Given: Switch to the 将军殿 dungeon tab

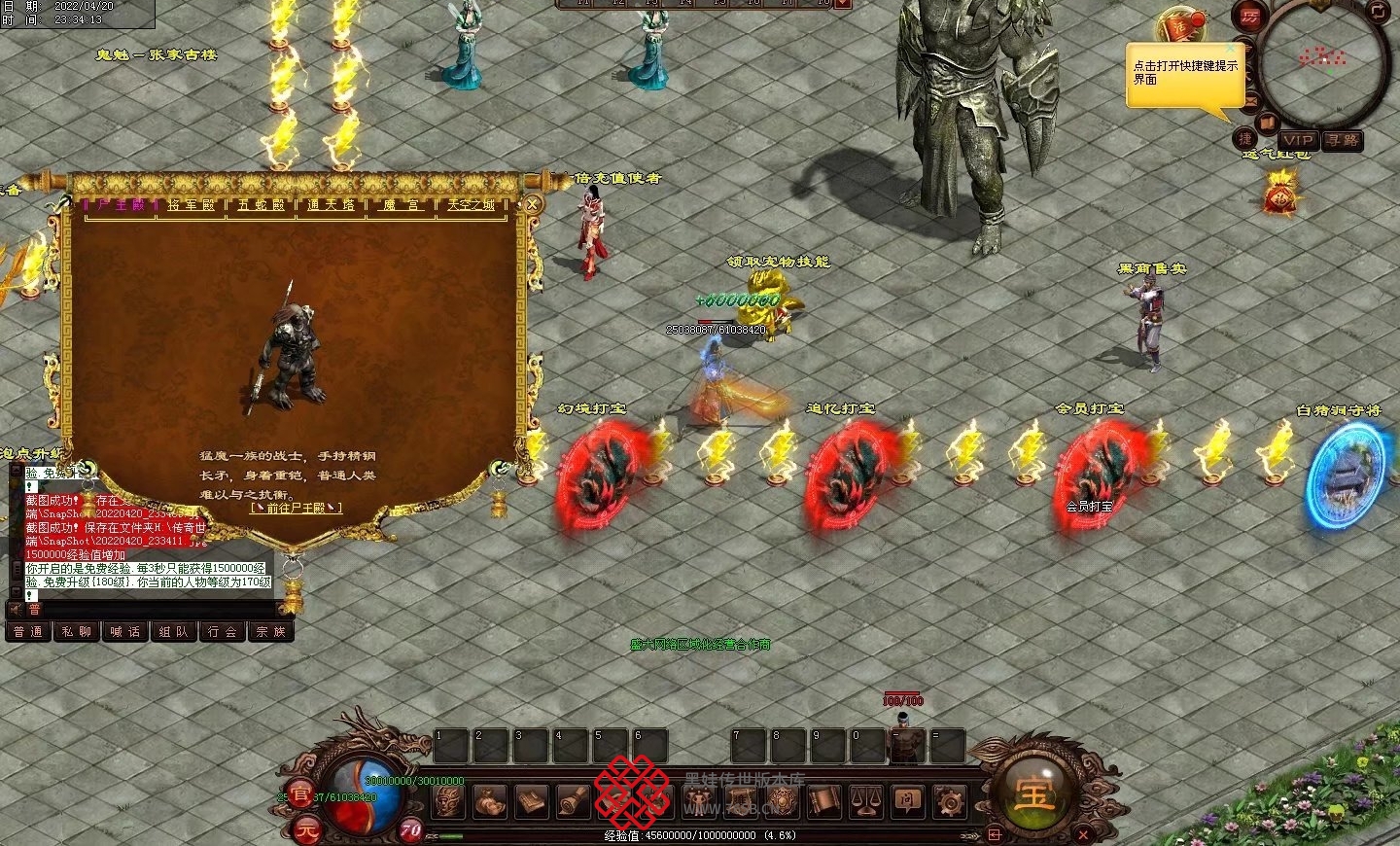Looking at the screenshot, I should 191,205.
